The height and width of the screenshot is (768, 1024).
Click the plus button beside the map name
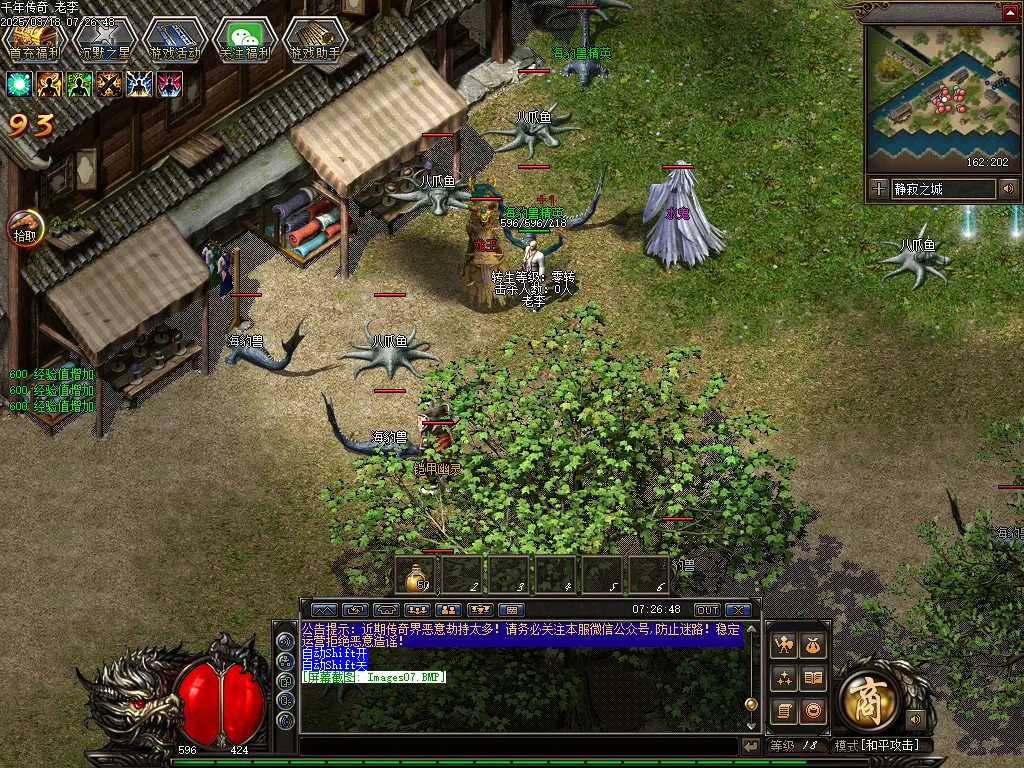click(x=878, y=188)
